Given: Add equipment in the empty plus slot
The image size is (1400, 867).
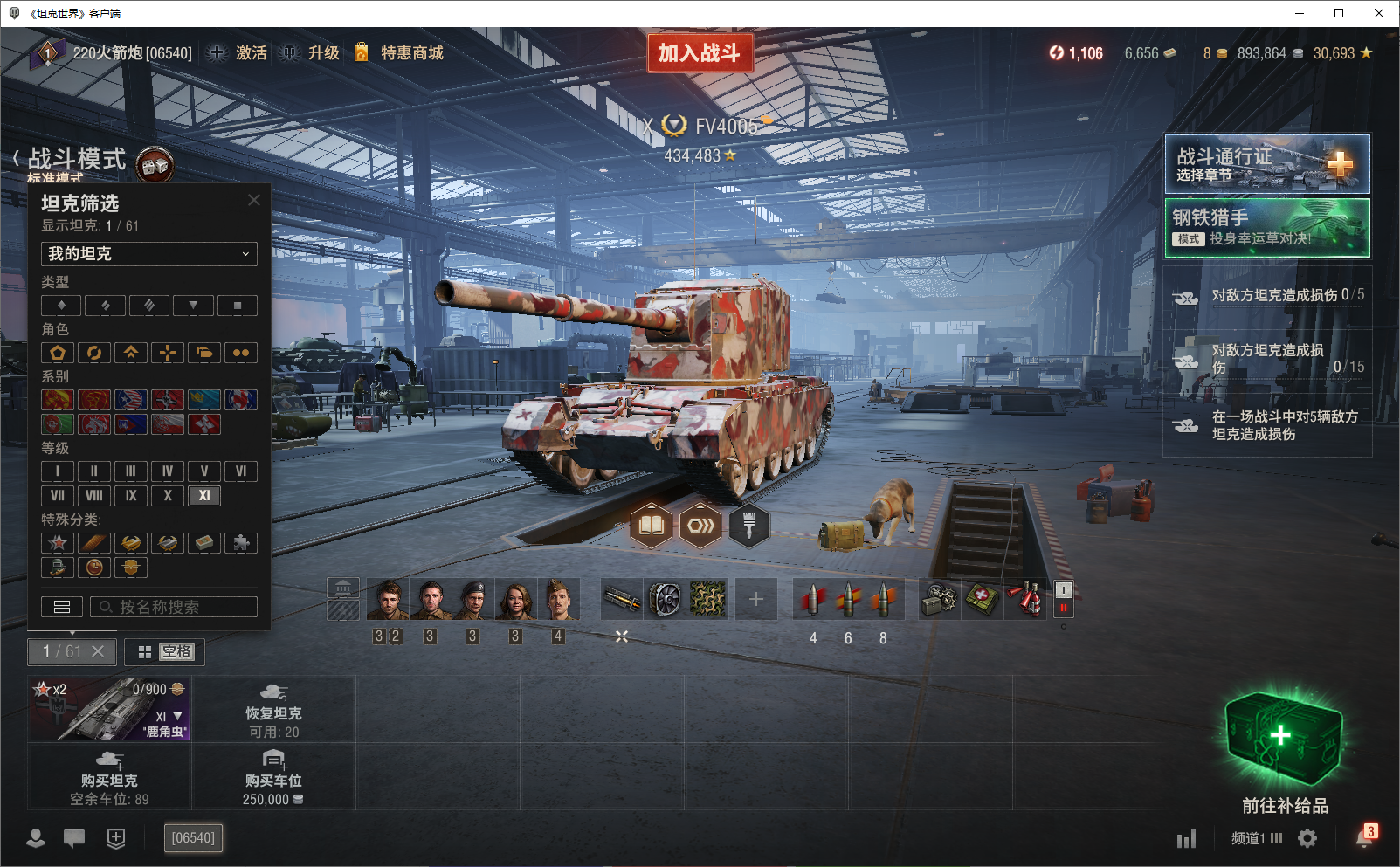Looking at the screenshot, I should click(x=756, y=599).
